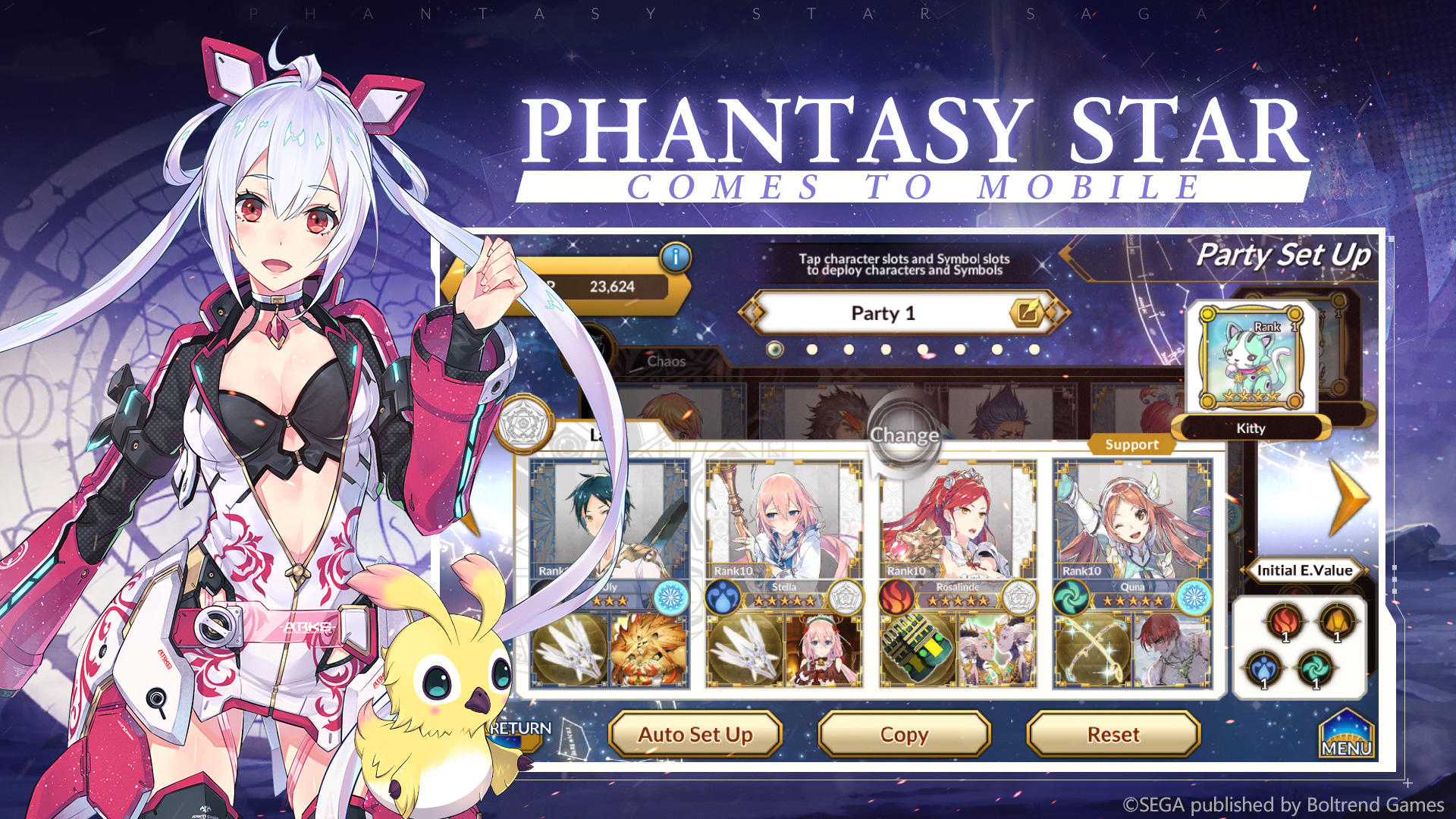Tap the right arrow beside Initial E.Value
Screen dimensions: 1456x819
point(1367,570)
